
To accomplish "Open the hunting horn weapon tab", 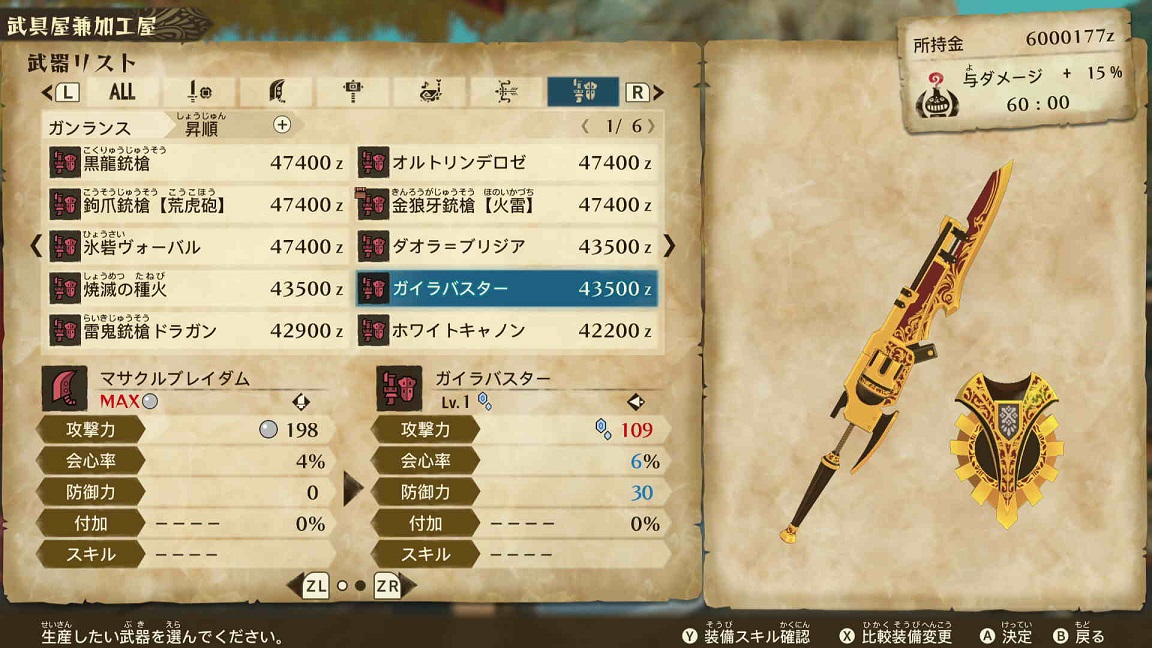I will pyautogui.click(x=429, y=92).
